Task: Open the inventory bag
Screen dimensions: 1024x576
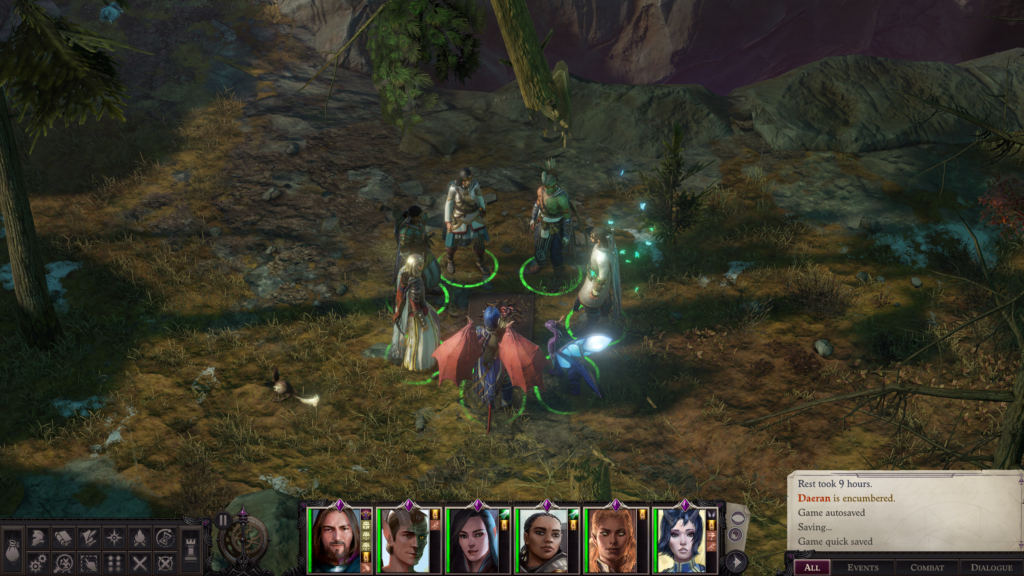Action: pyautogui.click(x=11, y=552)
